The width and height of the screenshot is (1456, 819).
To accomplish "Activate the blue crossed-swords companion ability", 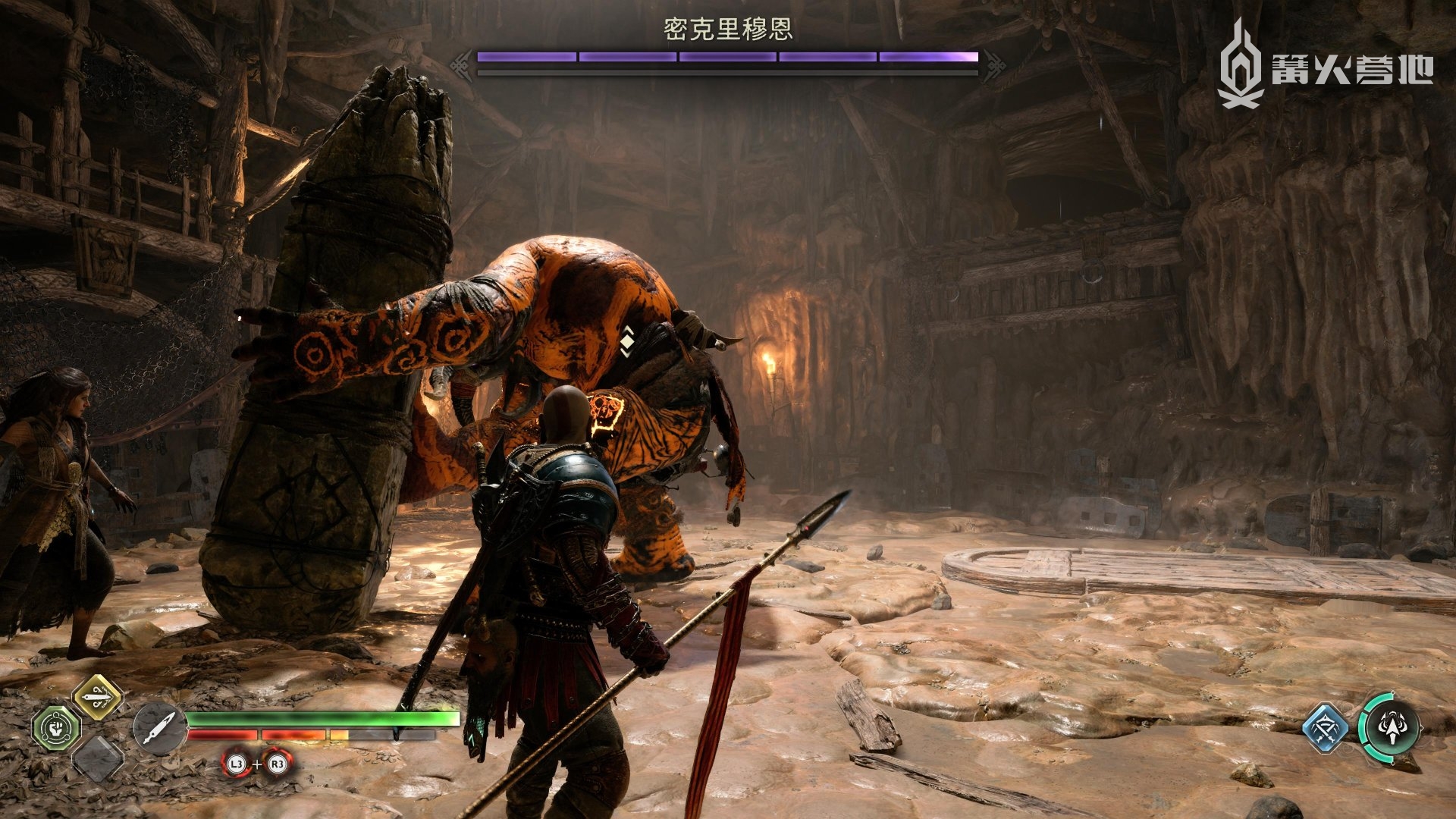I will coord(1325,729).
